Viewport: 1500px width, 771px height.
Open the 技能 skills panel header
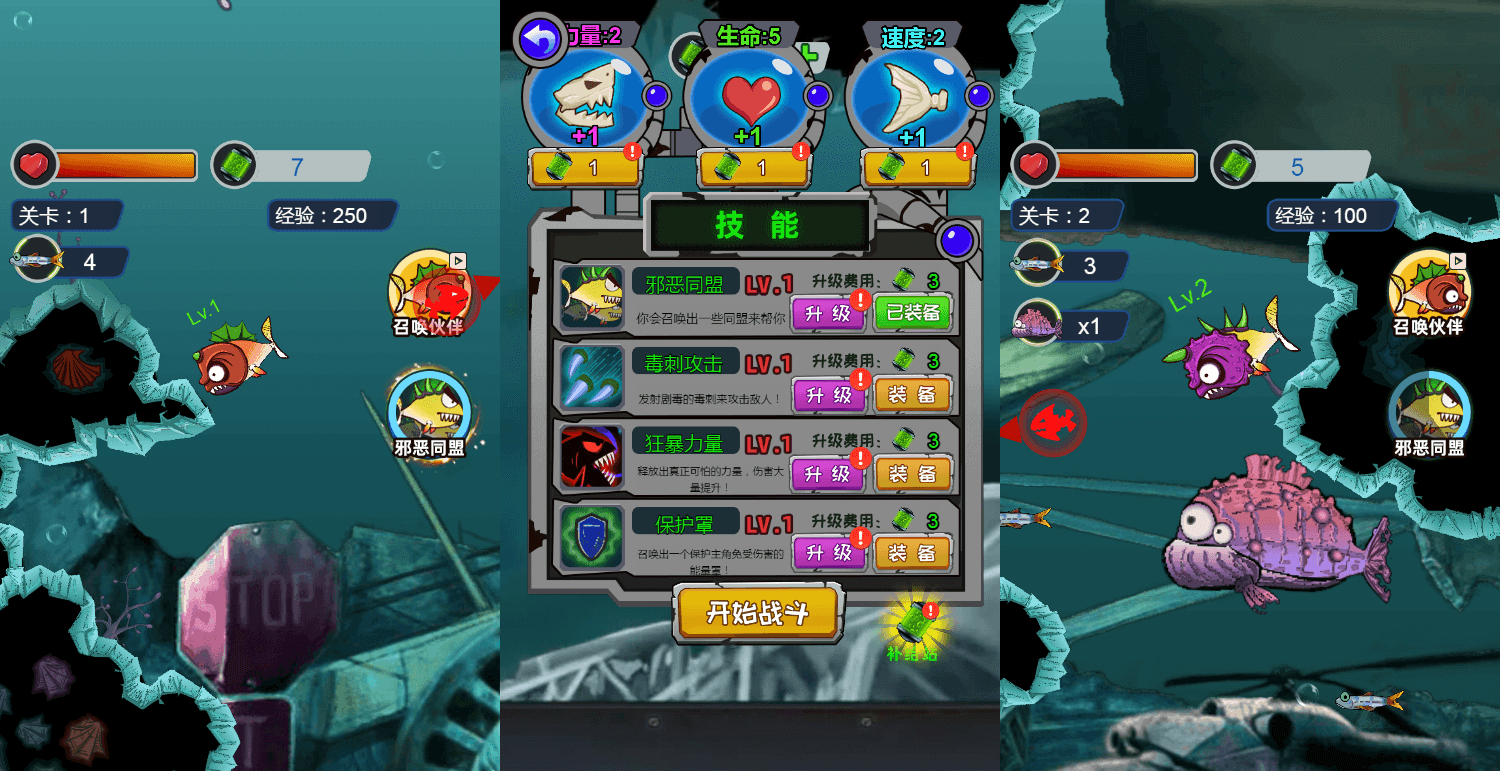(x=757, y=224)
